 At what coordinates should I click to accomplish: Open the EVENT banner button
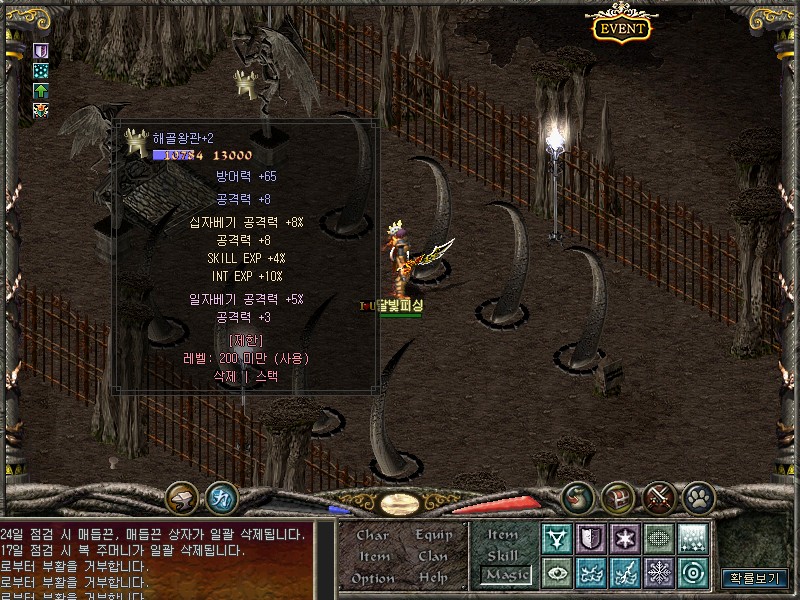coord(621,27)
